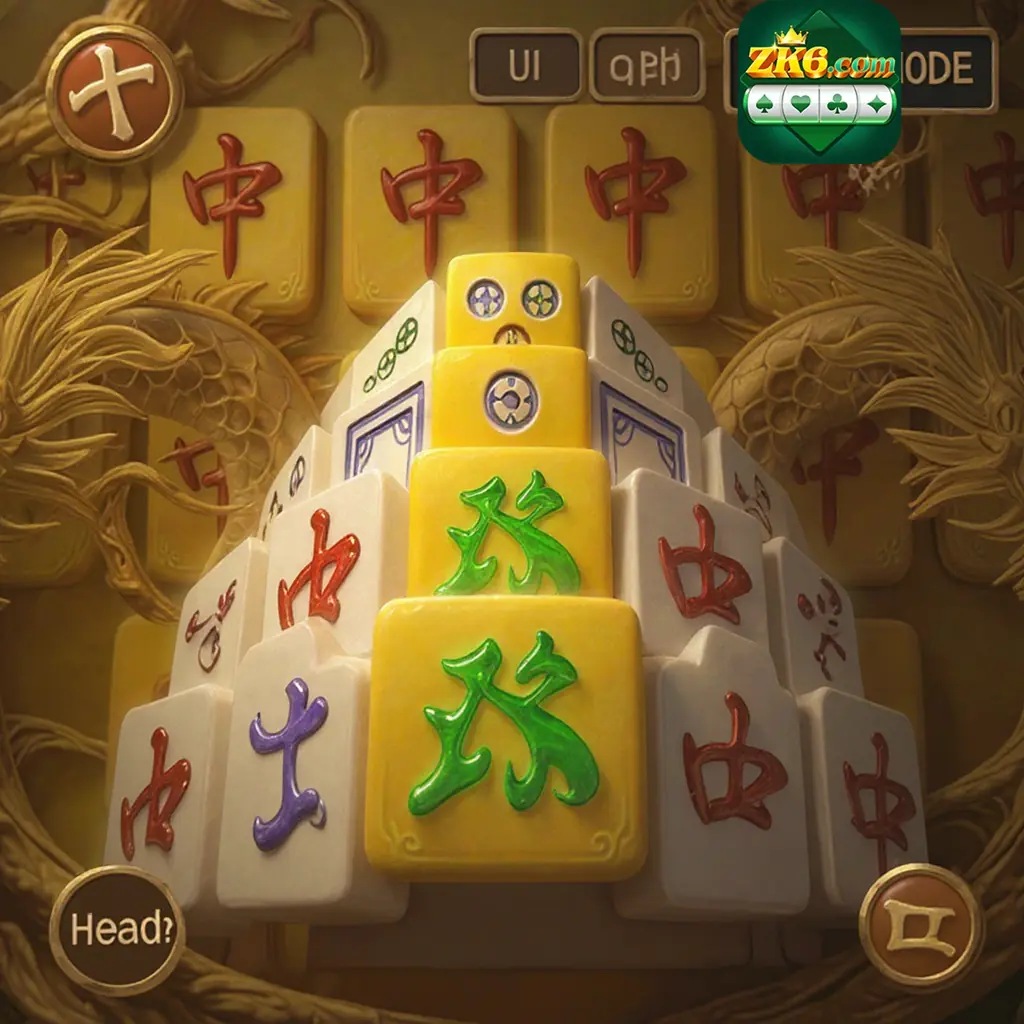Select the UI button
1024x1024 pixels.
coord(526,65)
